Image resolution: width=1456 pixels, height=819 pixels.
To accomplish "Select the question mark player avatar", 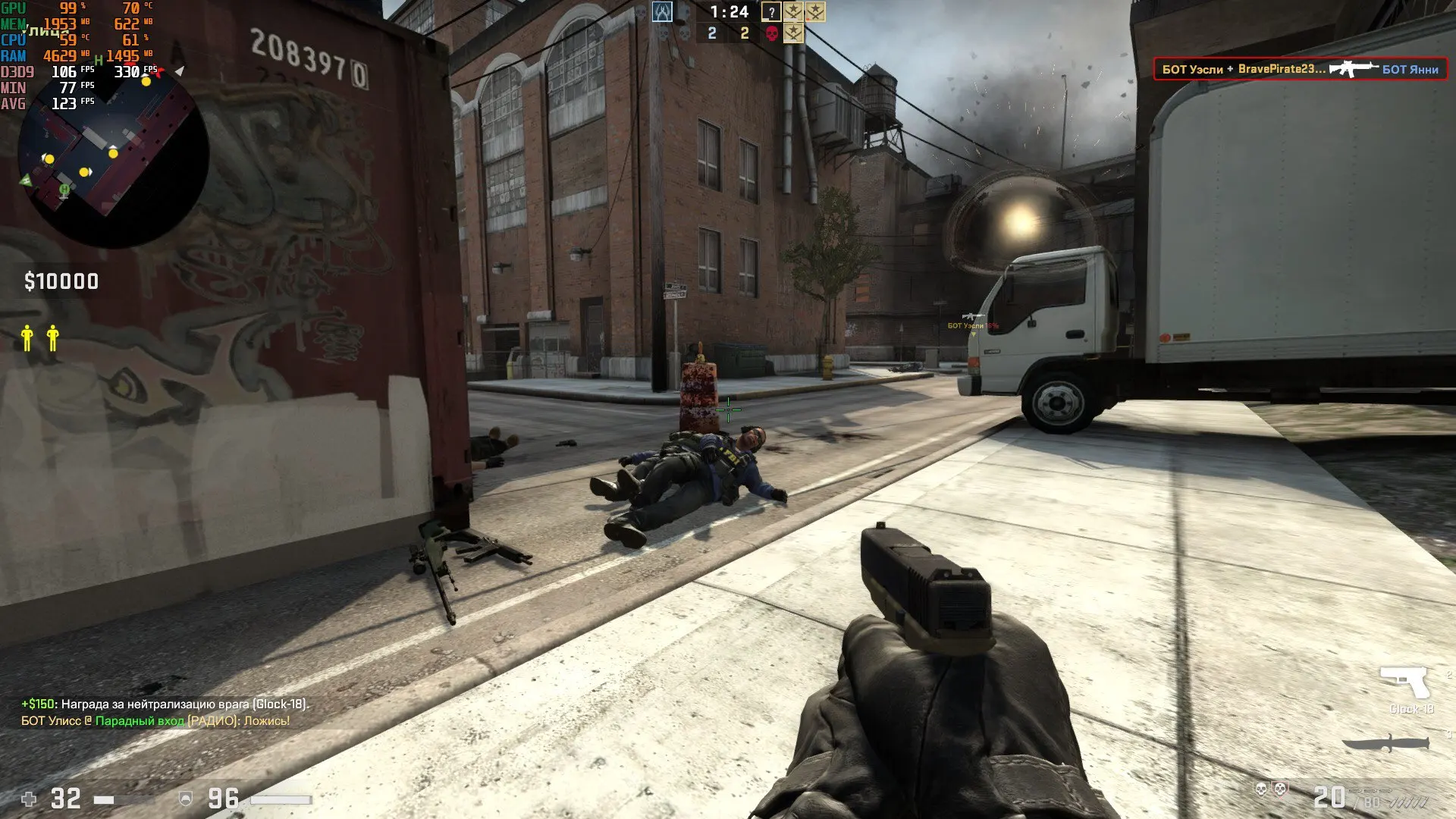I will click(x=771, y=12).
